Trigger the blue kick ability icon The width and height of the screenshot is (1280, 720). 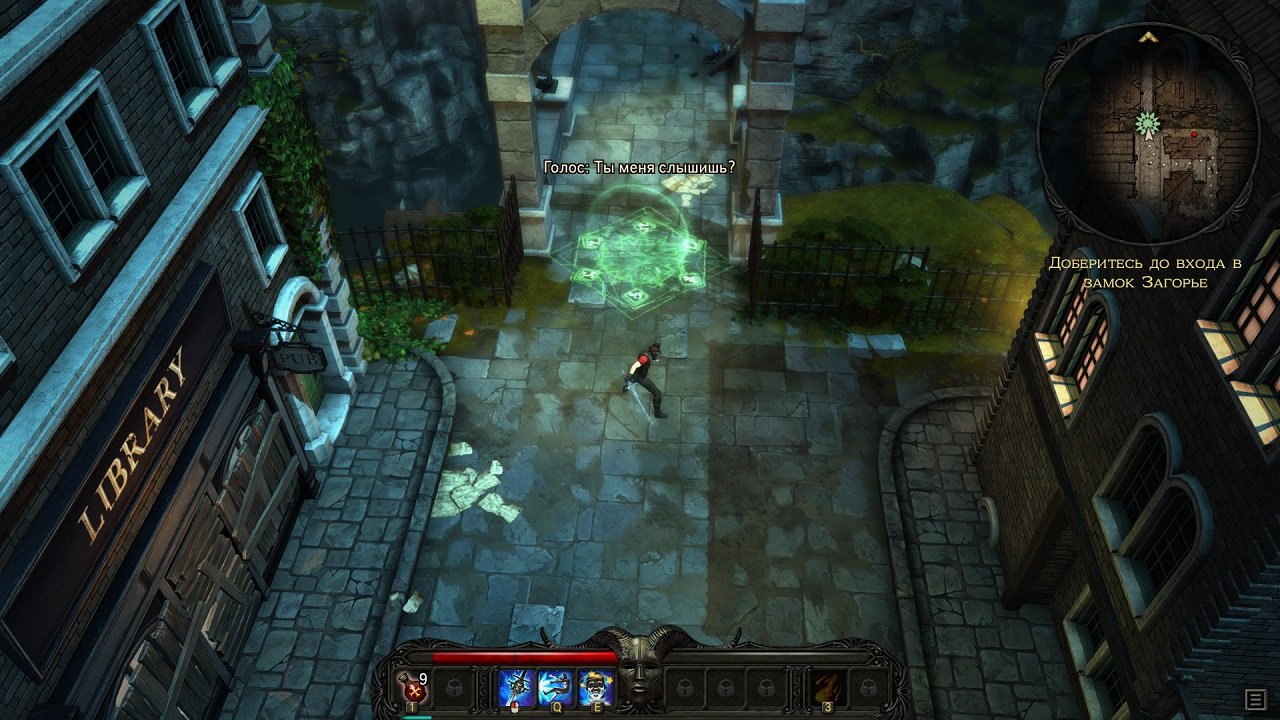(x=556, y=687)
